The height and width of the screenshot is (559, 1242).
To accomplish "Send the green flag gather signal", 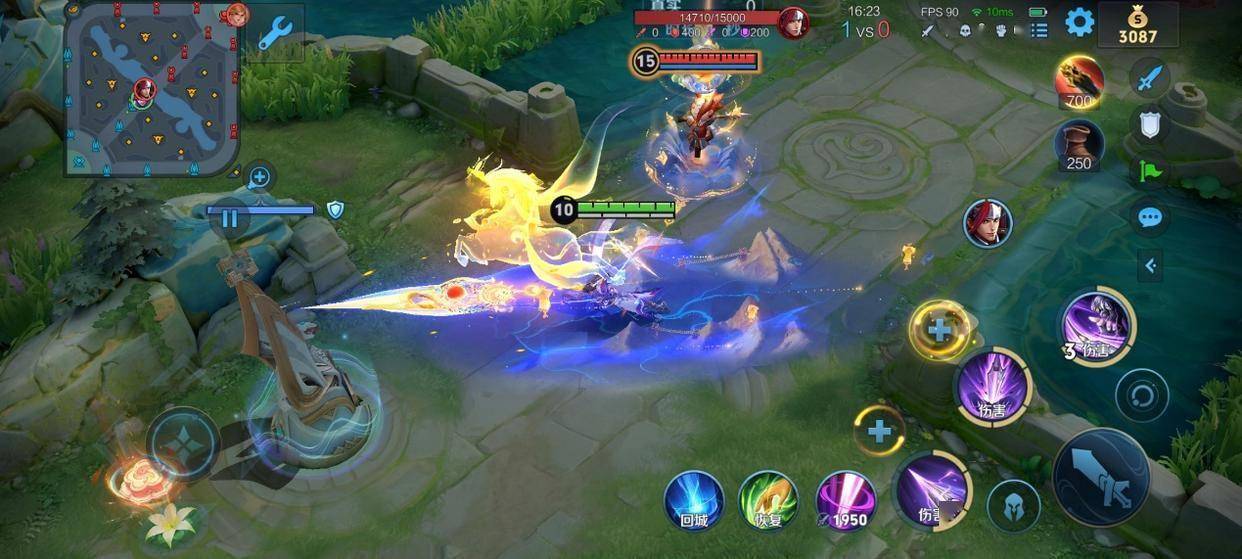I will point(1150,170).
